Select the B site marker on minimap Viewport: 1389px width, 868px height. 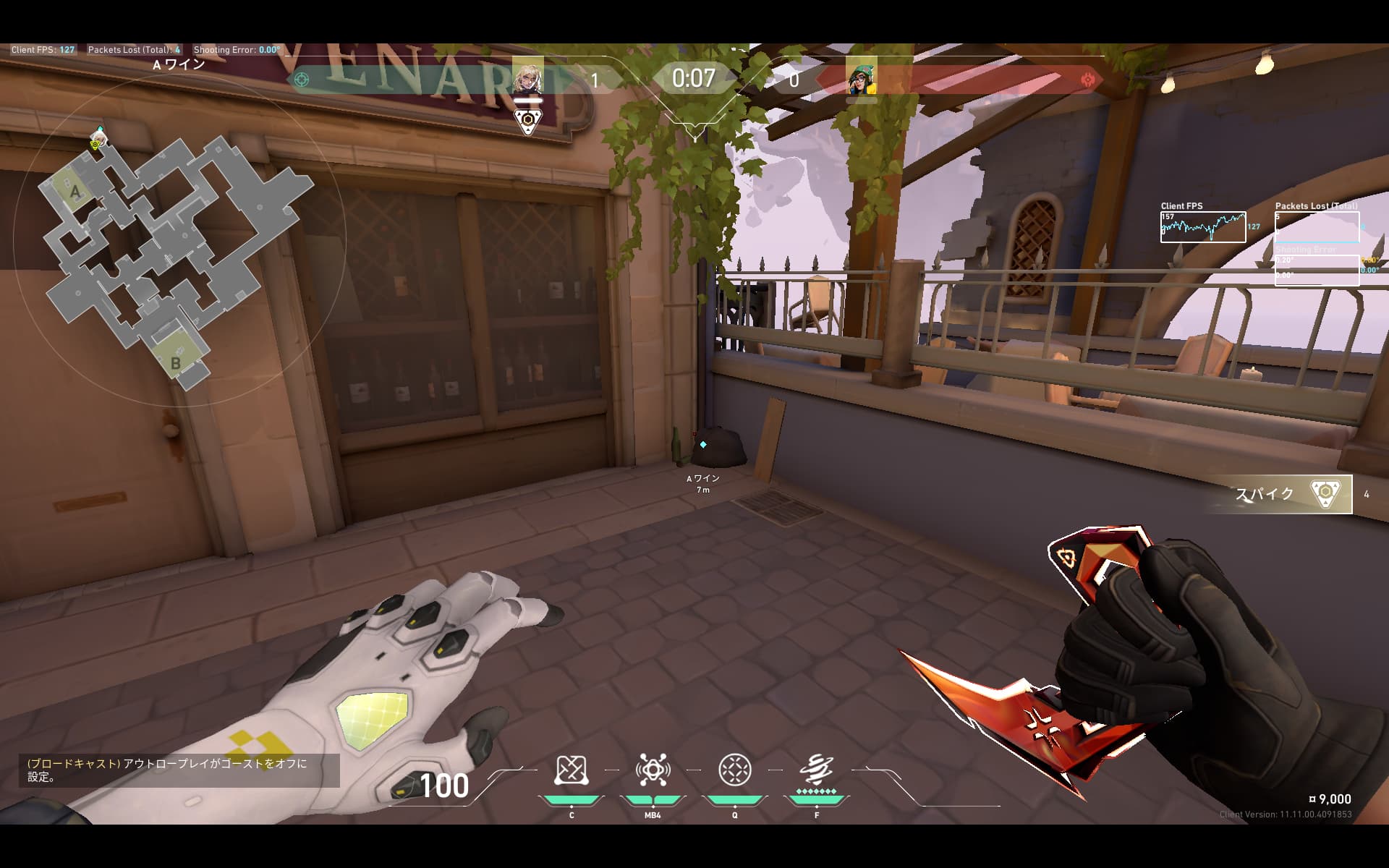coord(176,362)
